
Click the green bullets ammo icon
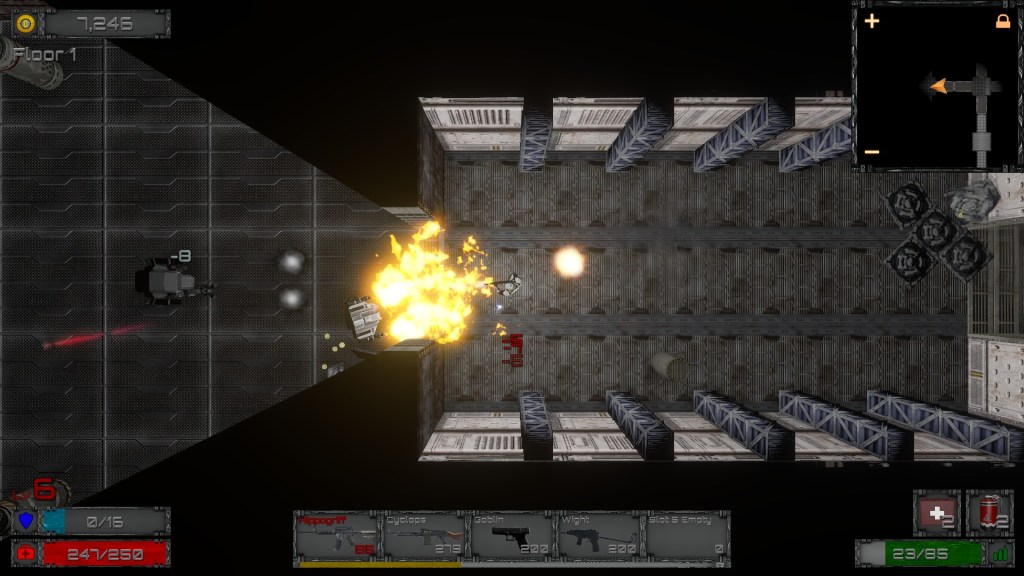(x=1000, y=552)
